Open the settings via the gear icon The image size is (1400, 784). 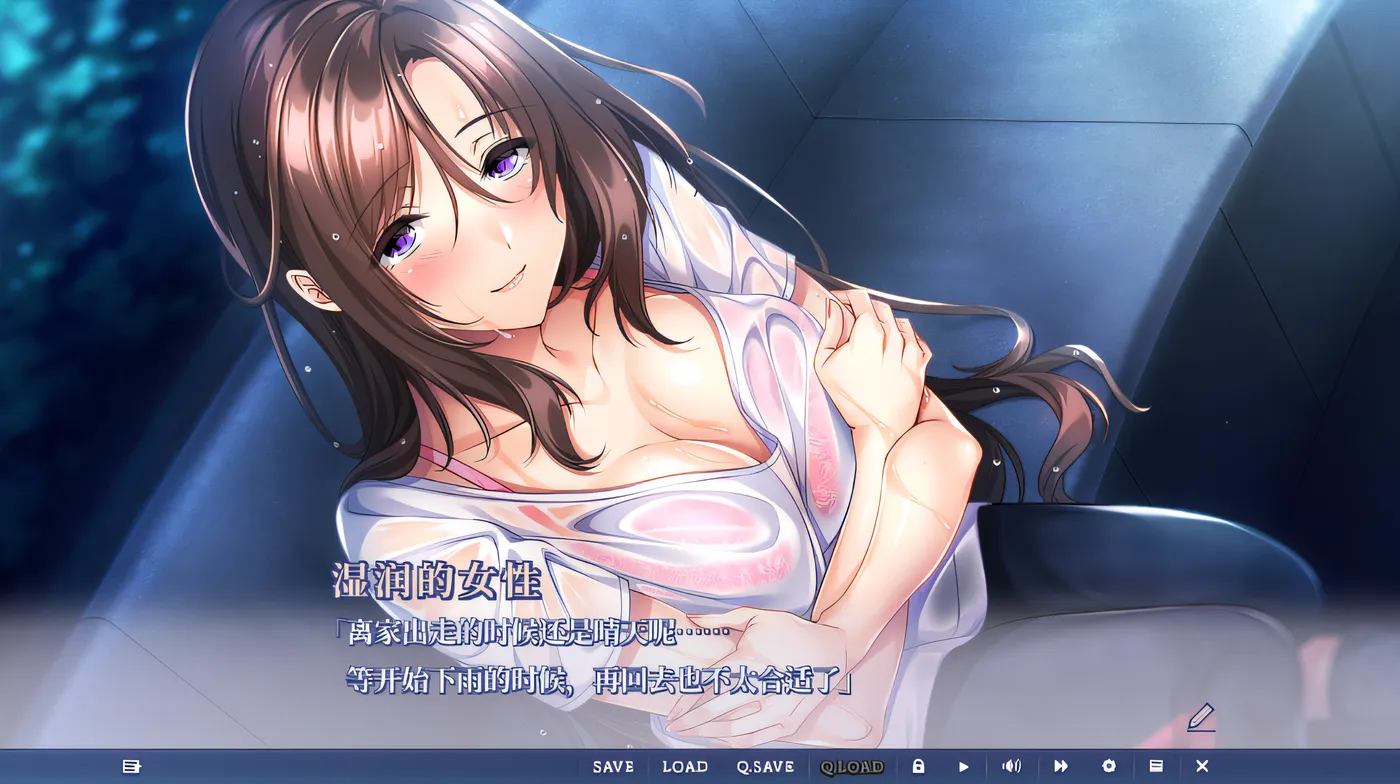tap(1108, 764)
